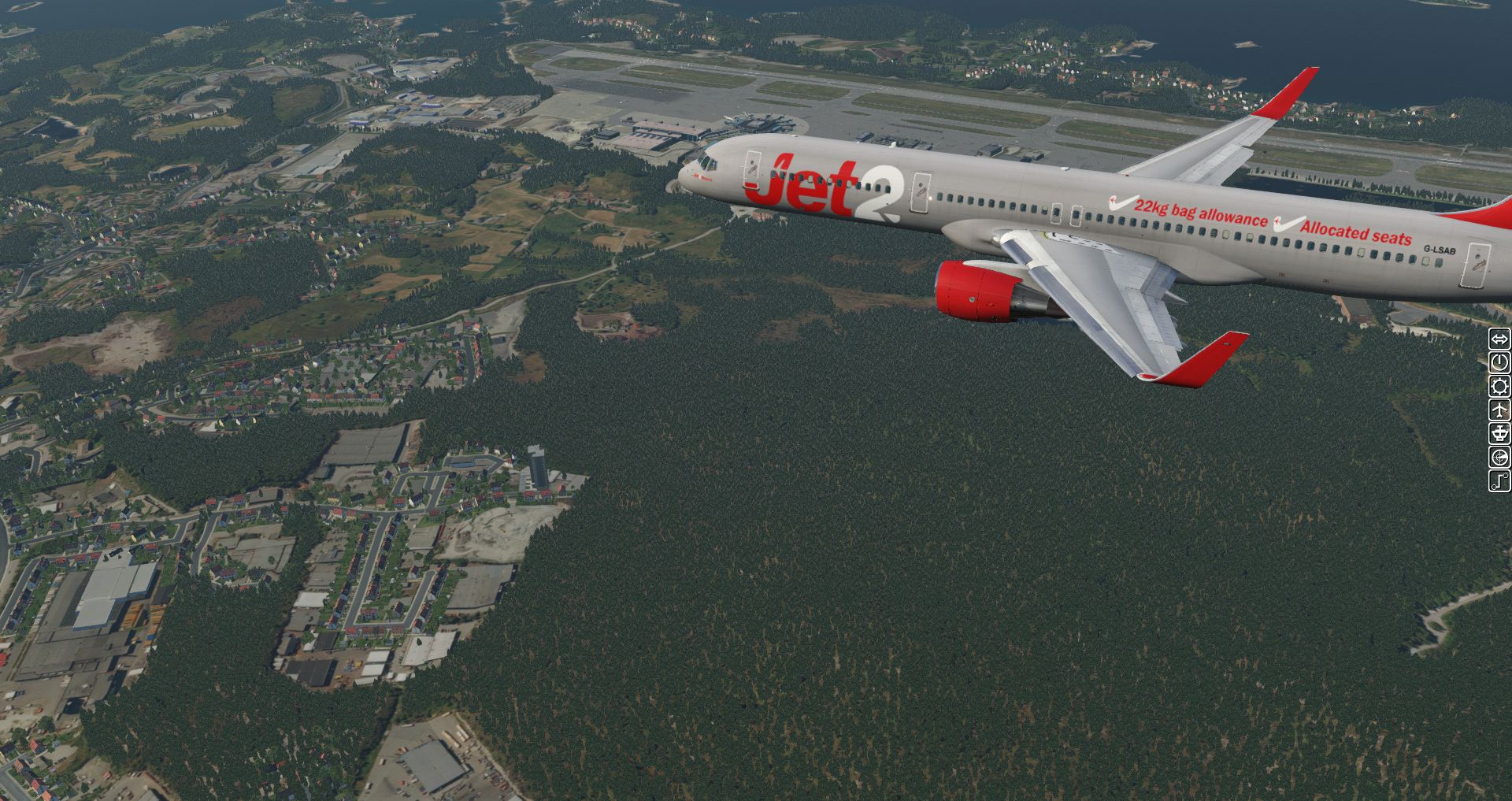Open the power button icon
The height and width of the screenshot is (801, 1512).
1499,362
